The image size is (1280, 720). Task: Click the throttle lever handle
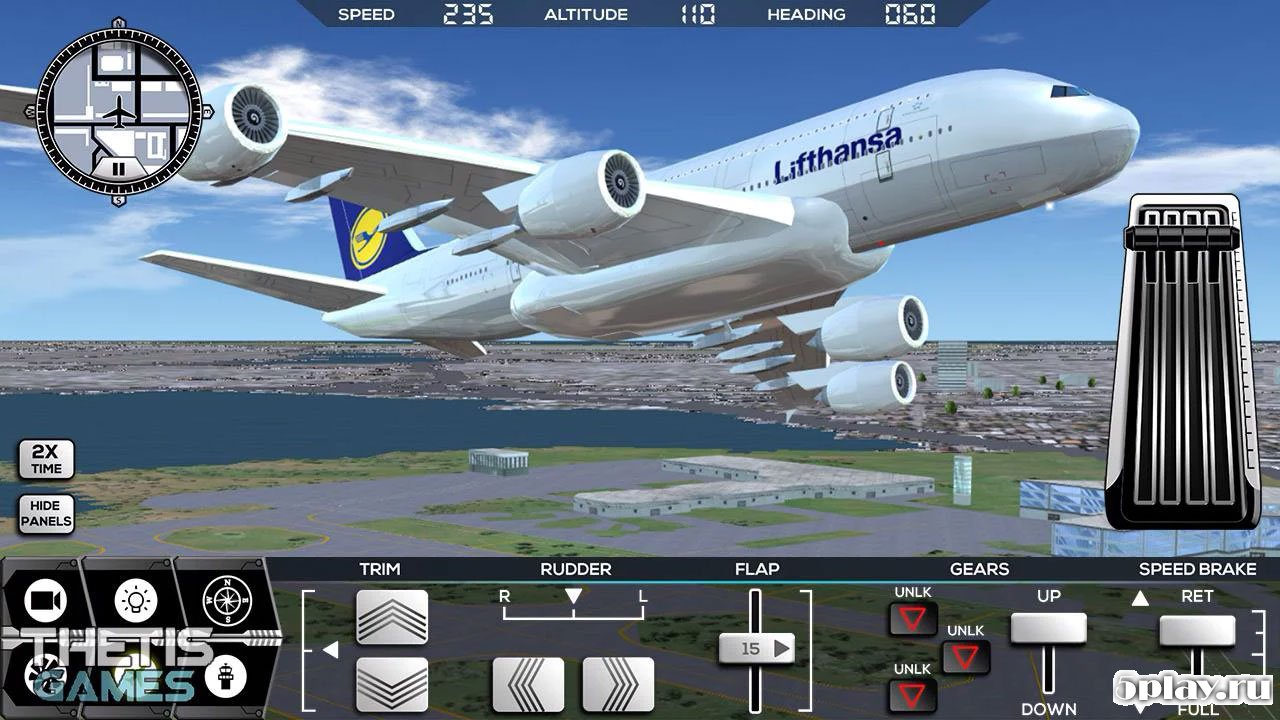coord(1176,240)
